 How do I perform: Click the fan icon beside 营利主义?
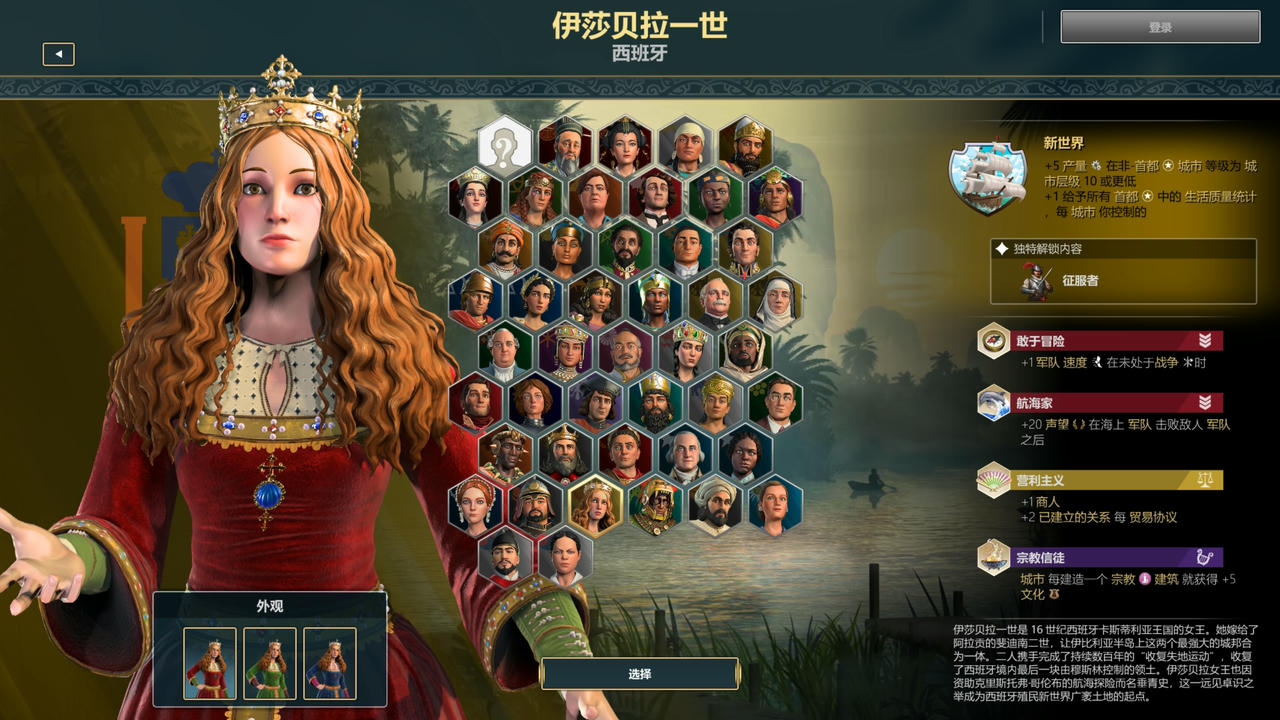pos(993,480)
